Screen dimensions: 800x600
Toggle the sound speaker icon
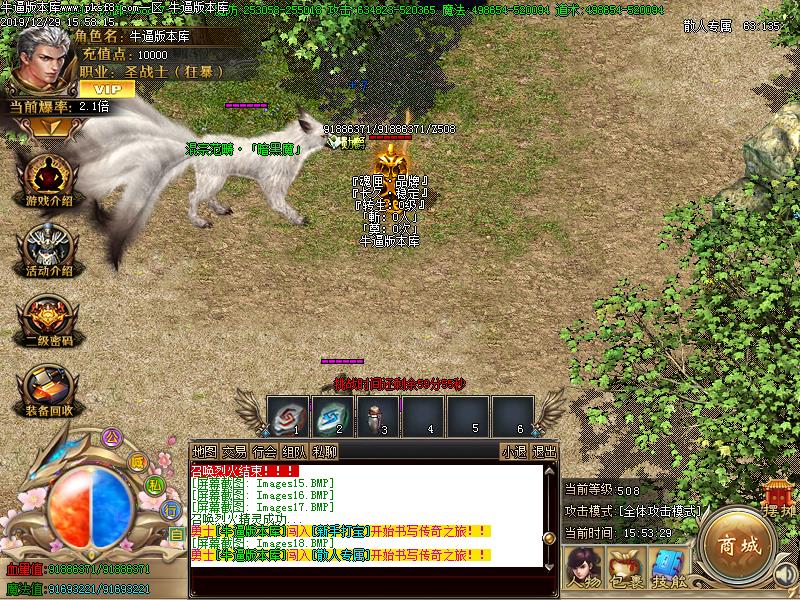[x=784, y=573]
